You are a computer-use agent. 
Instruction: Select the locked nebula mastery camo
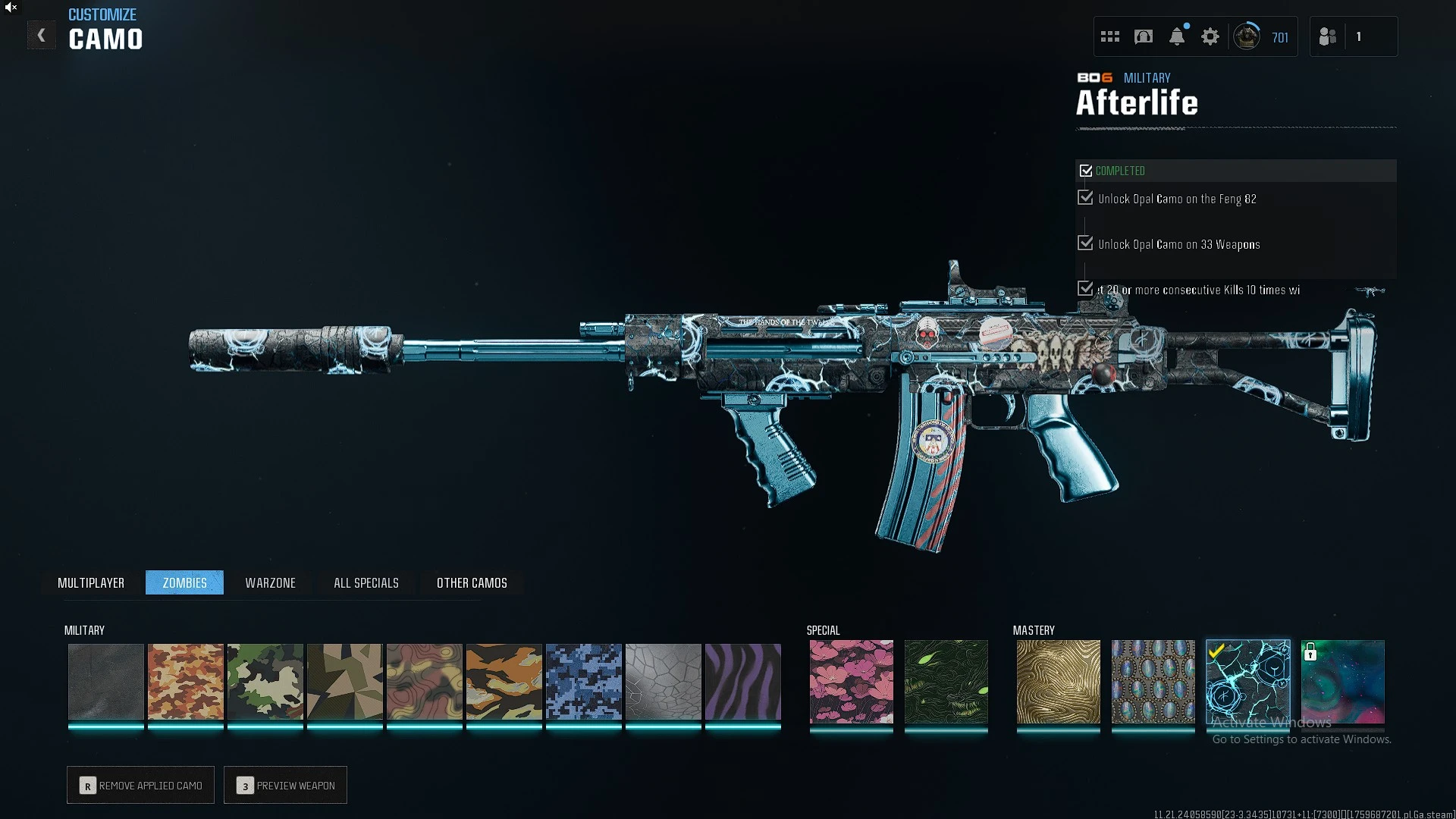[x=1343, y=681]
